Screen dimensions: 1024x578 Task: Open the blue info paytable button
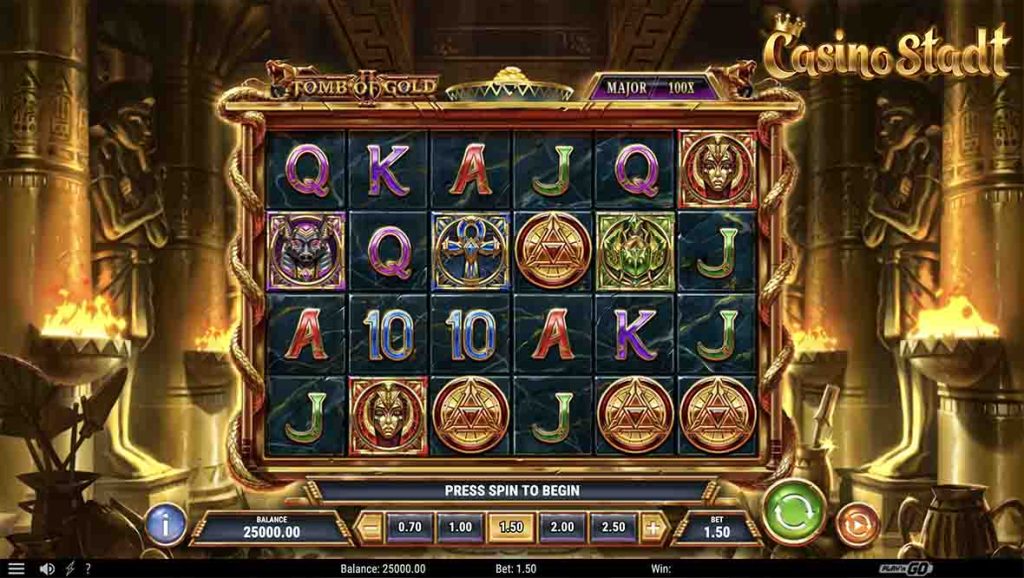tap(166, 524)
